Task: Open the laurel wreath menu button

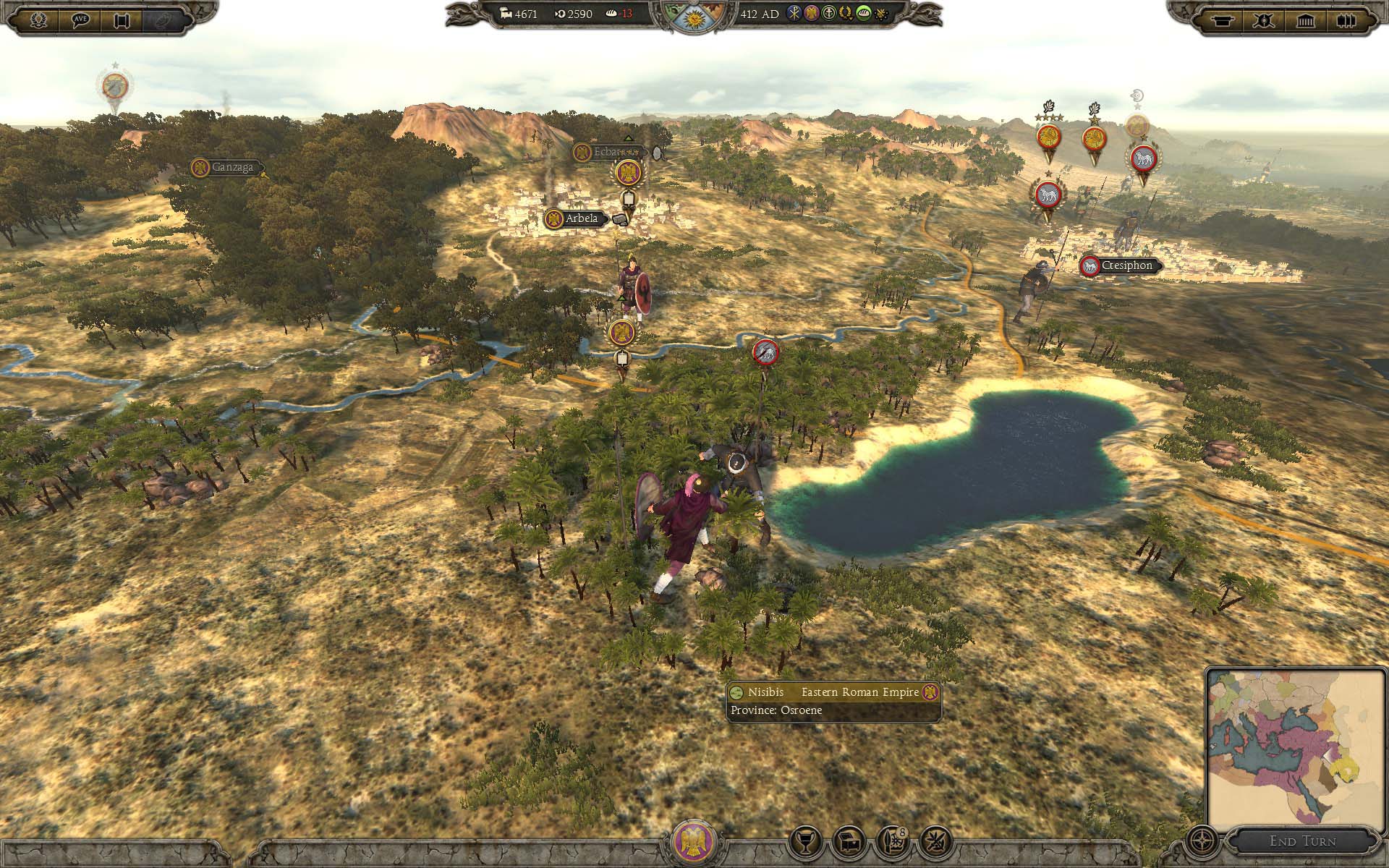Action: 39,20
